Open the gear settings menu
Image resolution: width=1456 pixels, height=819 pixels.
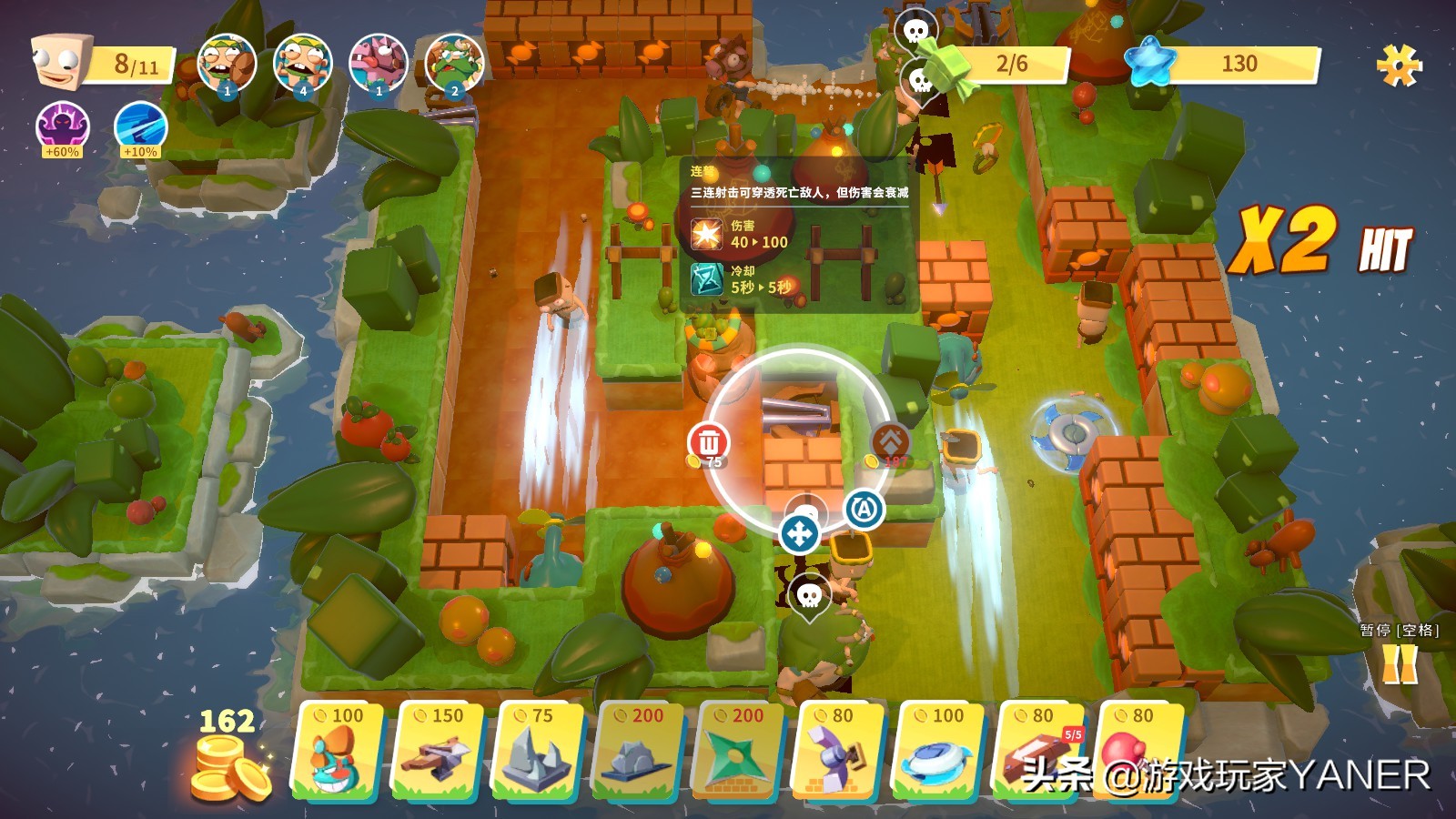tap(1399, 66)
